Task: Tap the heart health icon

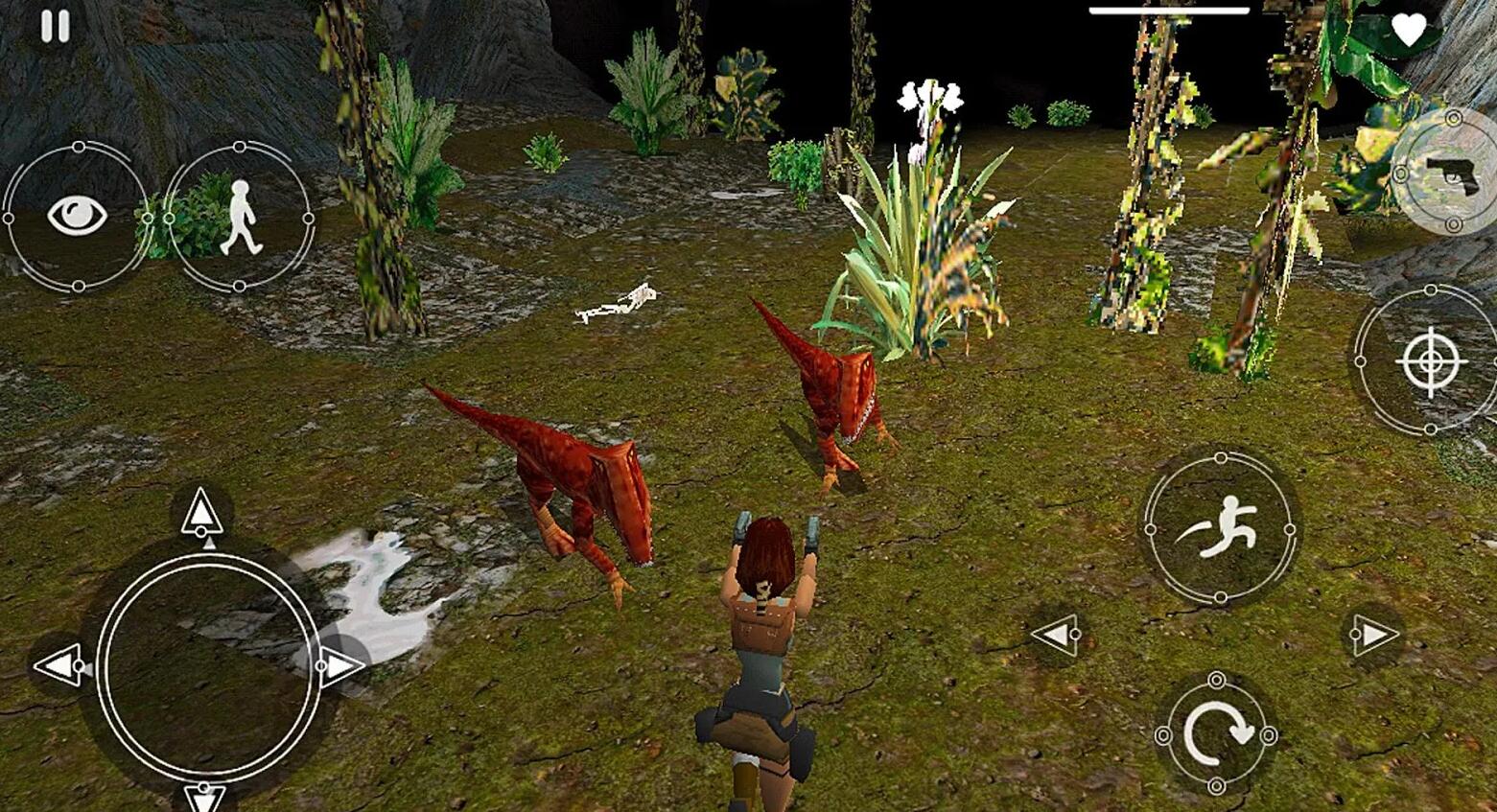Action: [1408, 32]
